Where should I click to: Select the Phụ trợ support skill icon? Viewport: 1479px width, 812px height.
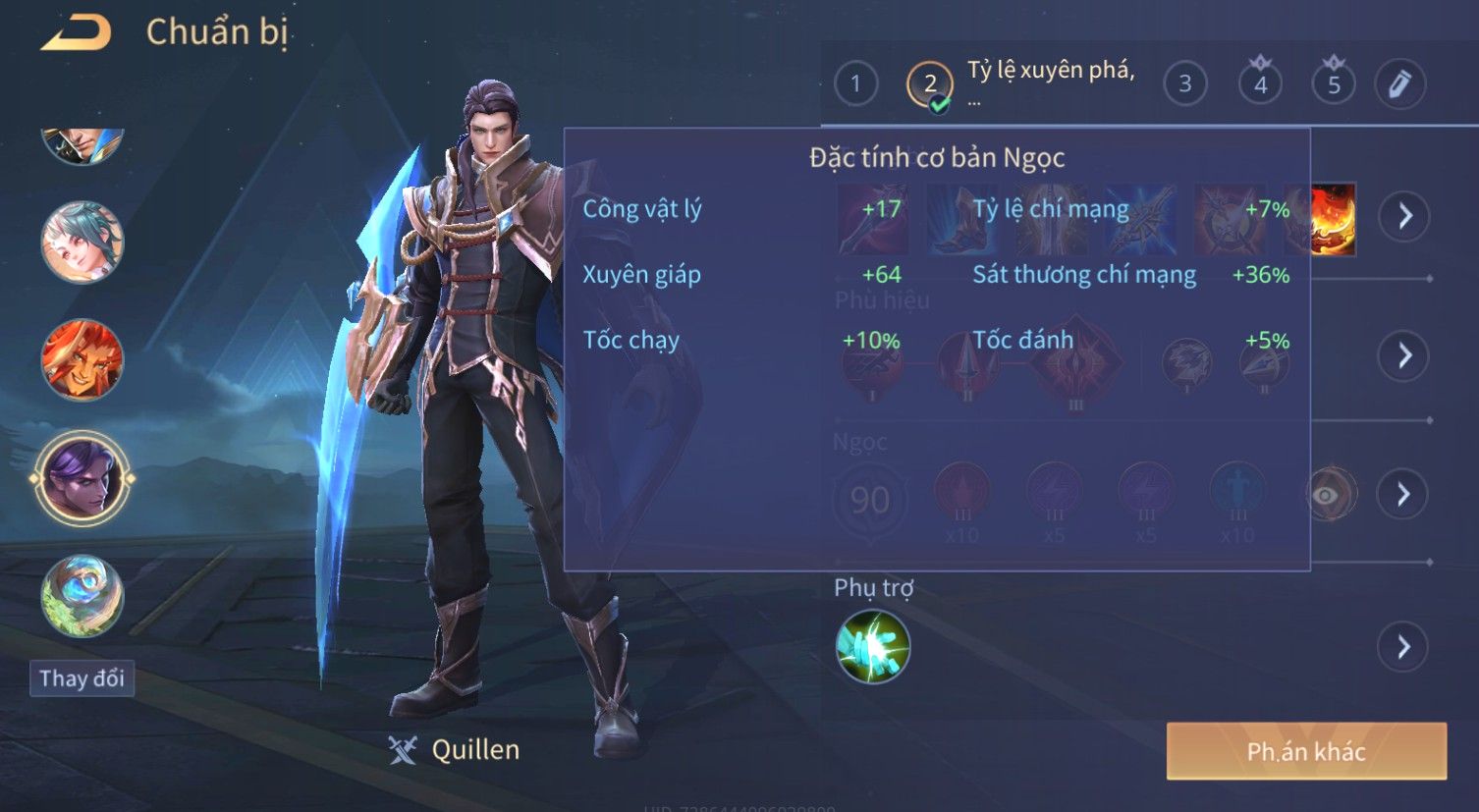coord(872,647)
